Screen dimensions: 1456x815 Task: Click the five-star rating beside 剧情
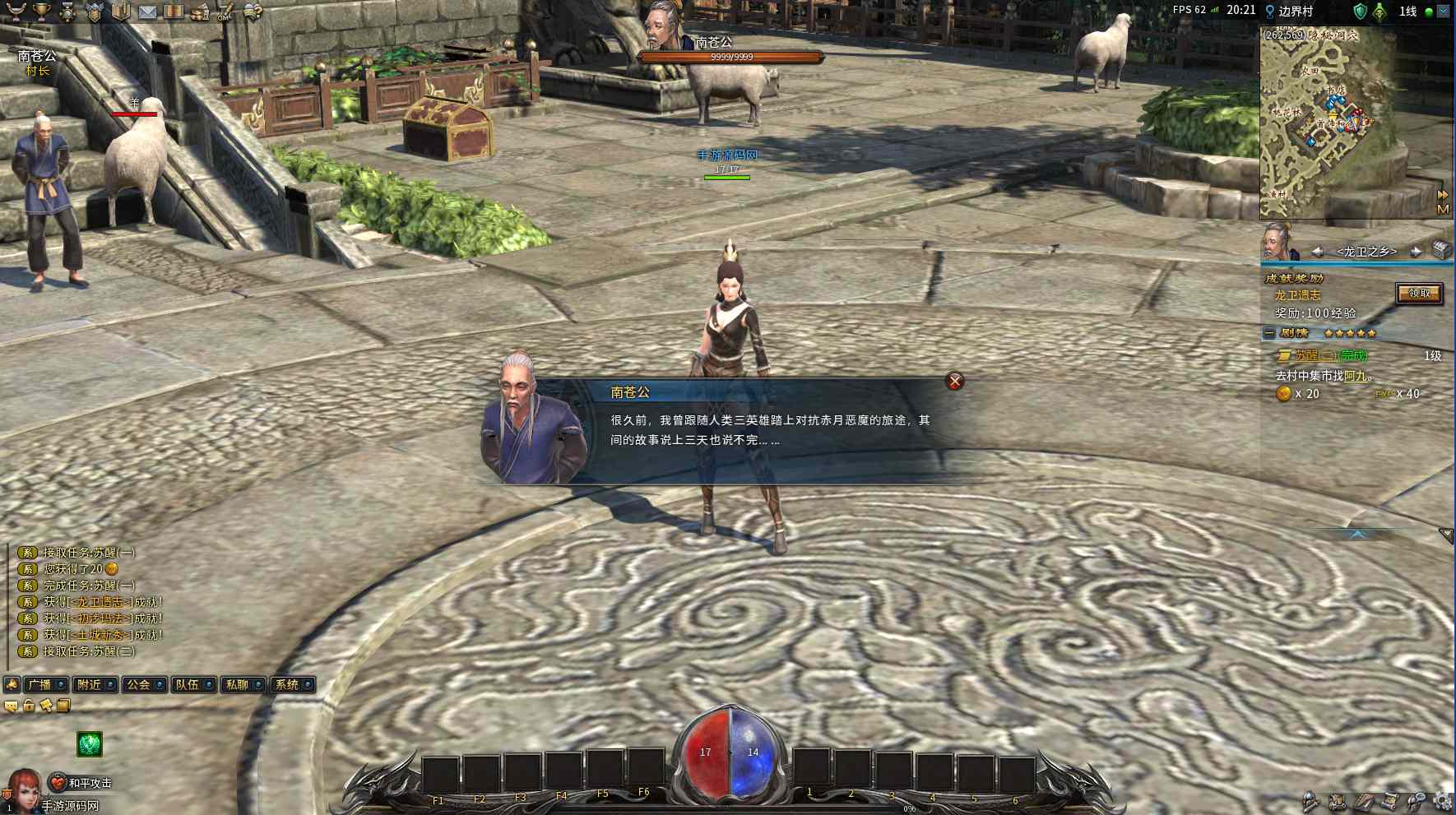(1349, 334)
